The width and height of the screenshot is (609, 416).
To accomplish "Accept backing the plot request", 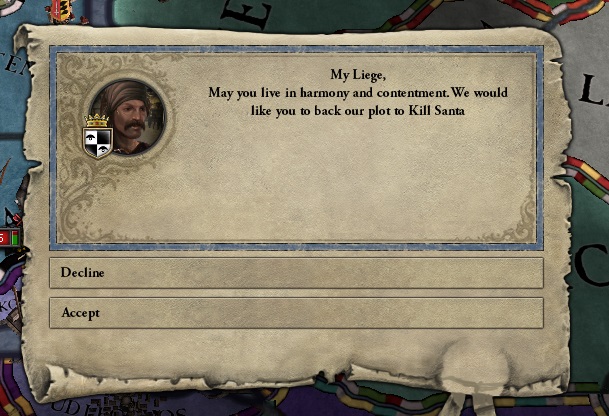I will 296,313.
